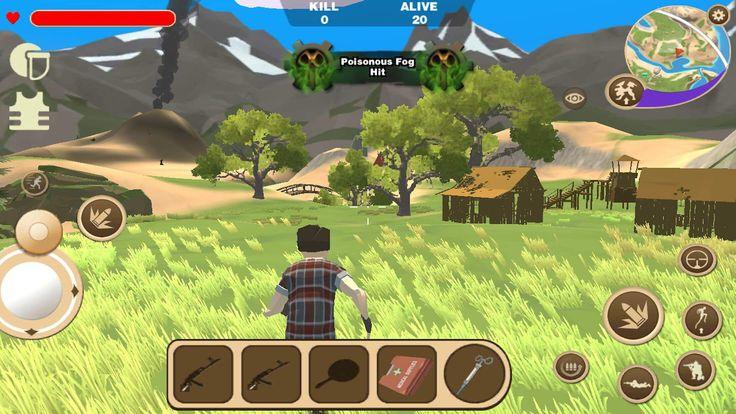Viewport: 736px width, 414px height.
Task: Tap the two-figures icon beside the minimap
Action: [625, 93]
